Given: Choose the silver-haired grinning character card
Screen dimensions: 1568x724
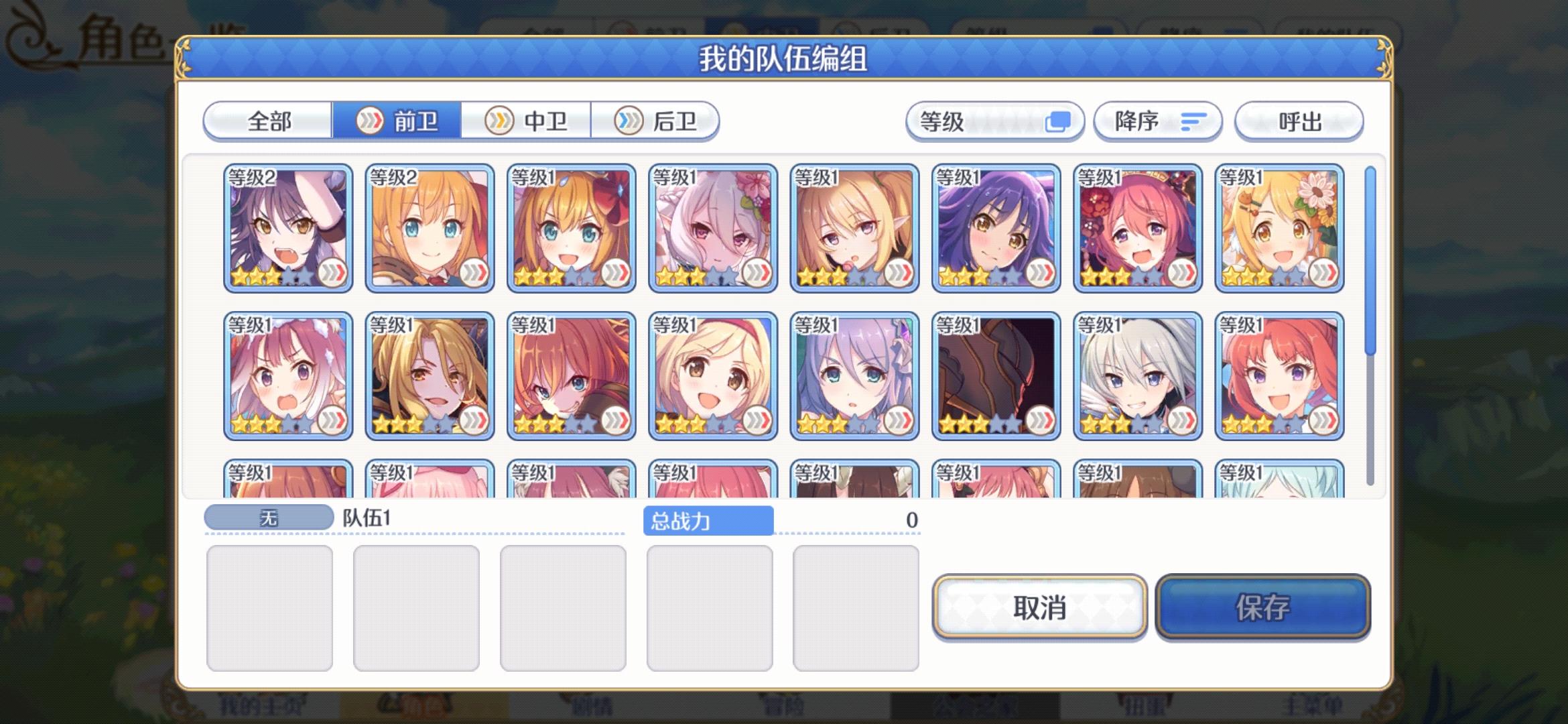Looking at the screenshot, I should [1139, 375].
